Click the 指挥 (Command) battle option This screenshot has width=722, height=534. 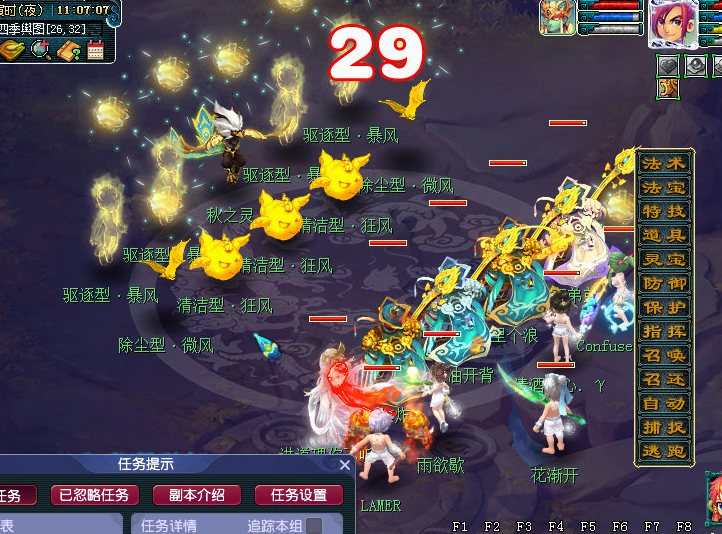(x=664, y=331)
